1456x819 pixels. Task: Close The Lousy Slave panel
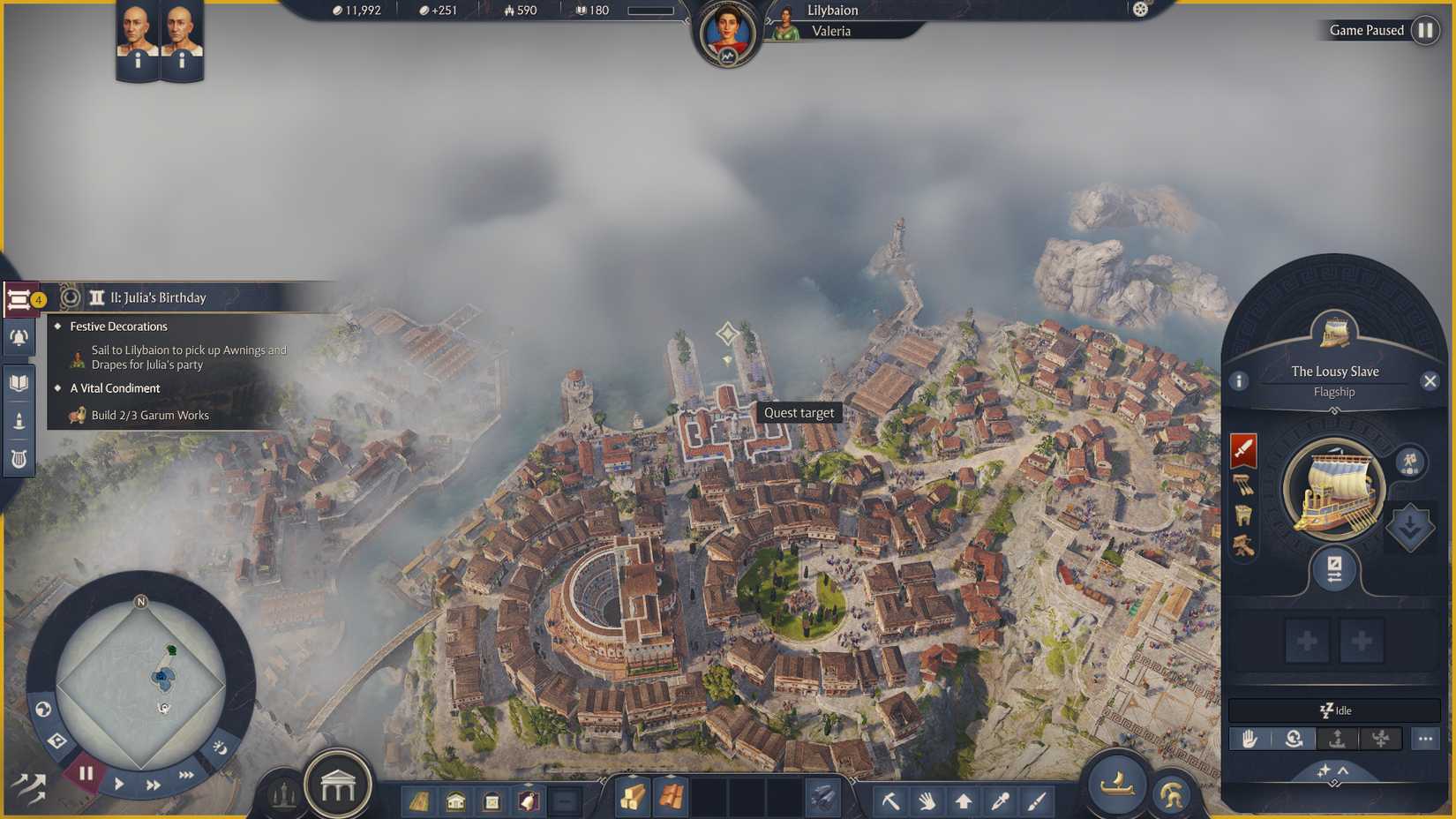[1430, 380]
